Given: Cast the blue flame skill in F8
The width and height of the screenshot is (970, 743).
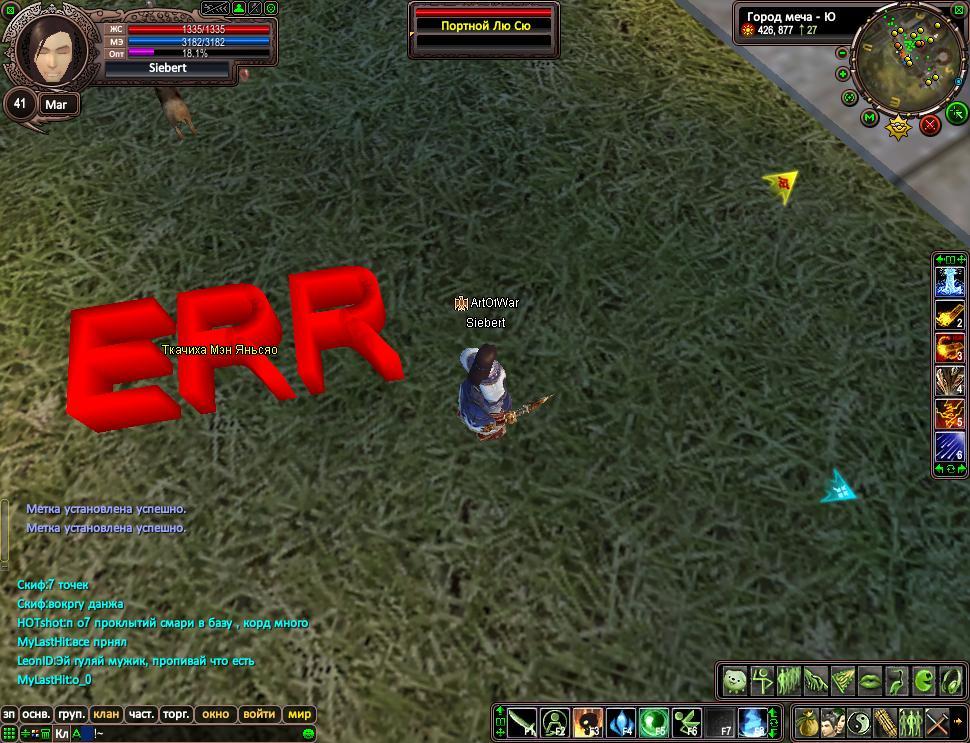Looking at the screenshot, I should 754,722.
